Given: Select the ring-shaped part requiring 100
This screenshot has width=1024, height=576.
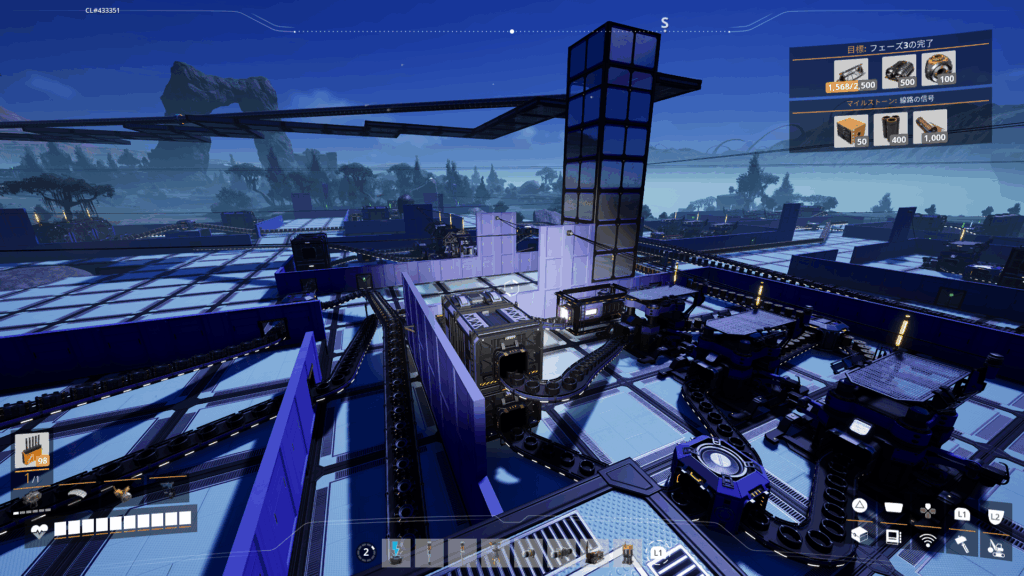Looking at the screenshot, I should [939, 69].
